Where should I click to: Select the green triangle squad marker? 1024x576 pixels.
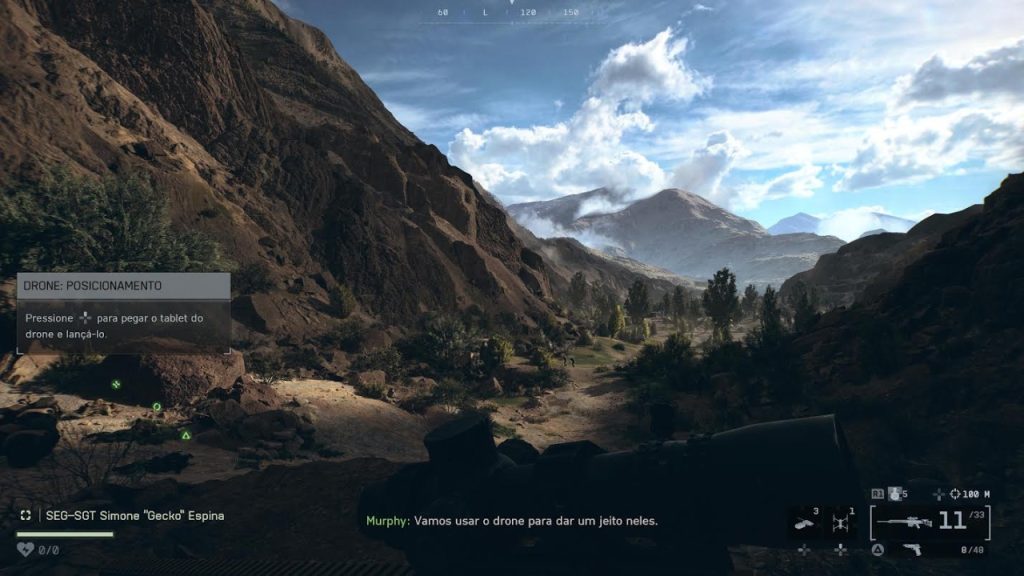[186, 435]
